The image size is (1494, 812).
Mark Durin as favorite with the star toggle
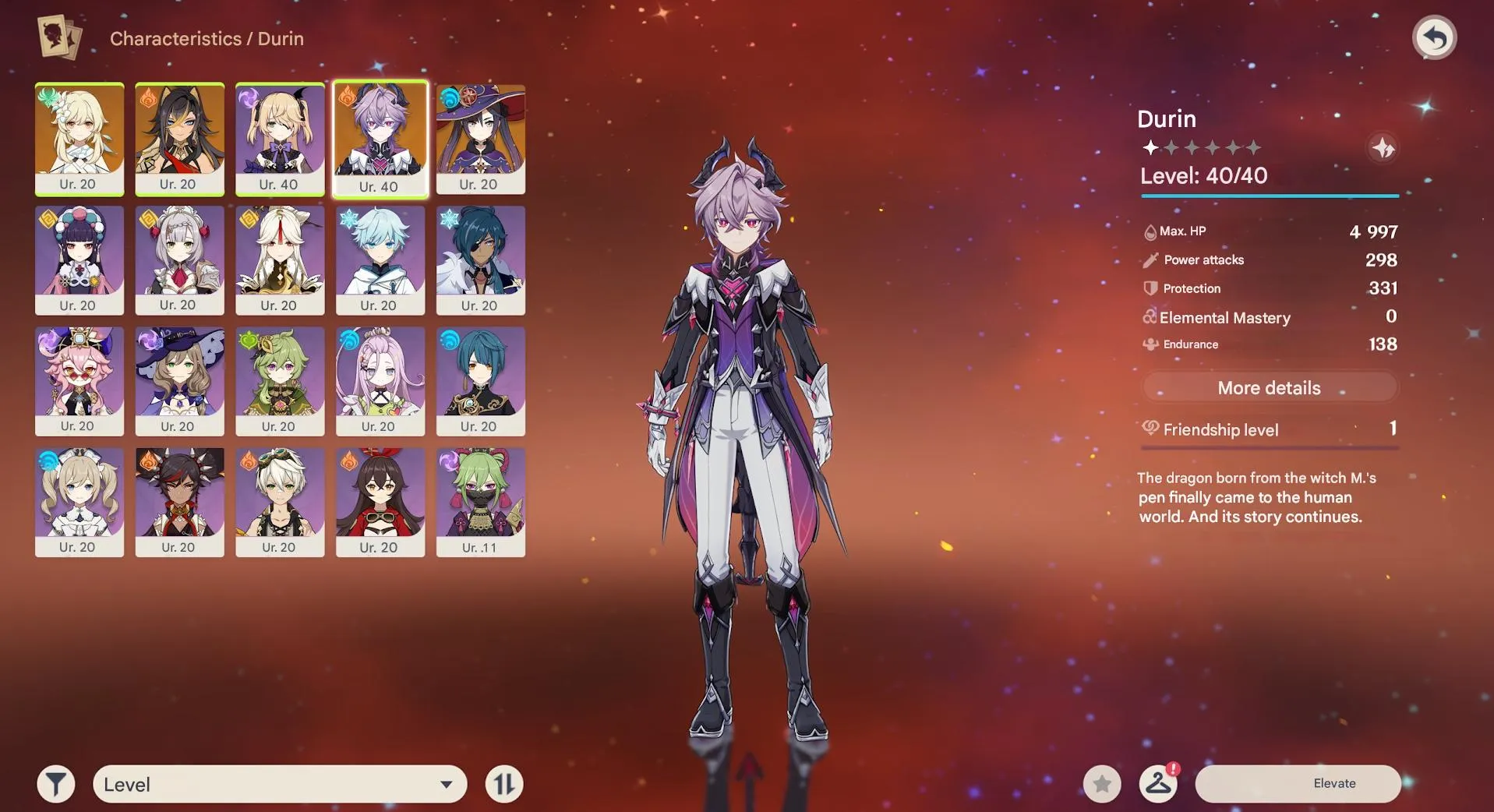click(1101, 784)
